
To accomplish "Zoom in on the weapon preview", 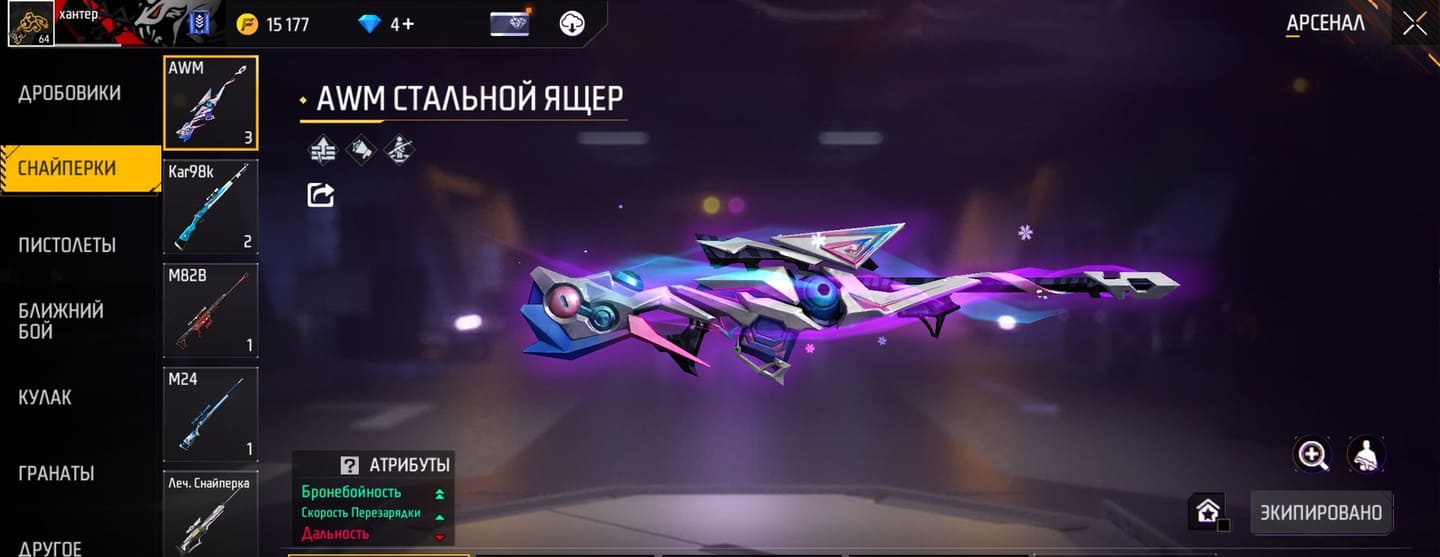I will click(x=1312, y=455).
